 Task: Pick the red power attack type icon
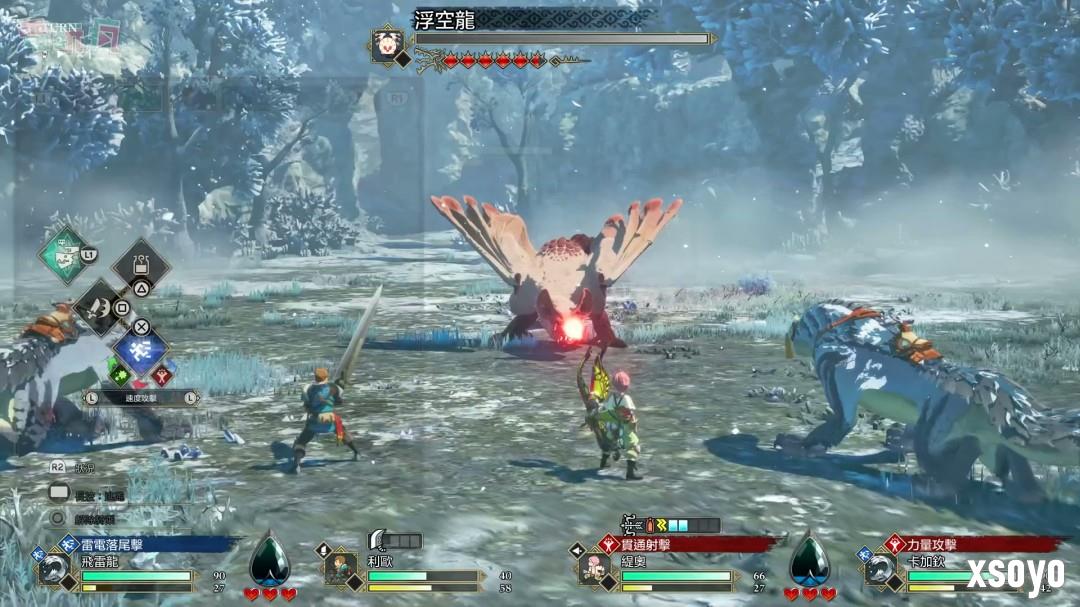[x=160, y=375]
